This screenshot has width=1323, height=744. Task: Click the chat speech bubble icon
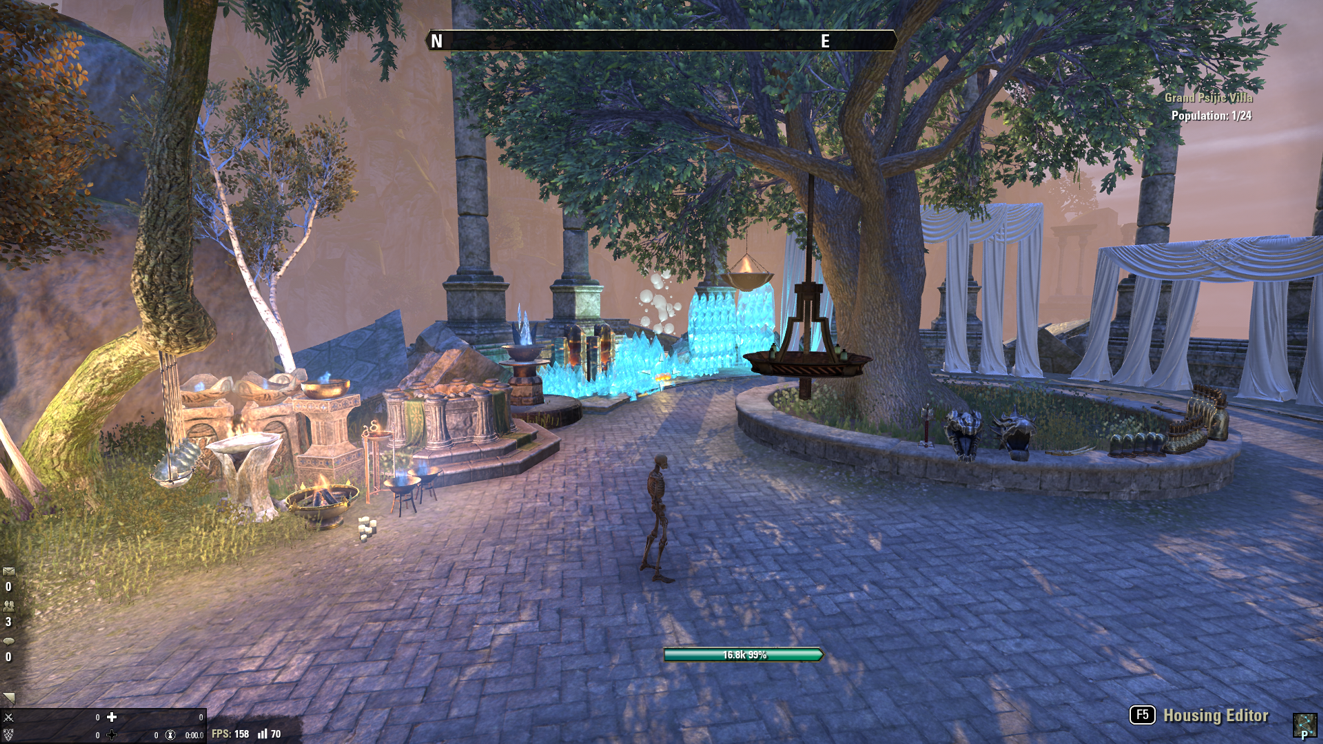point(9,641)
